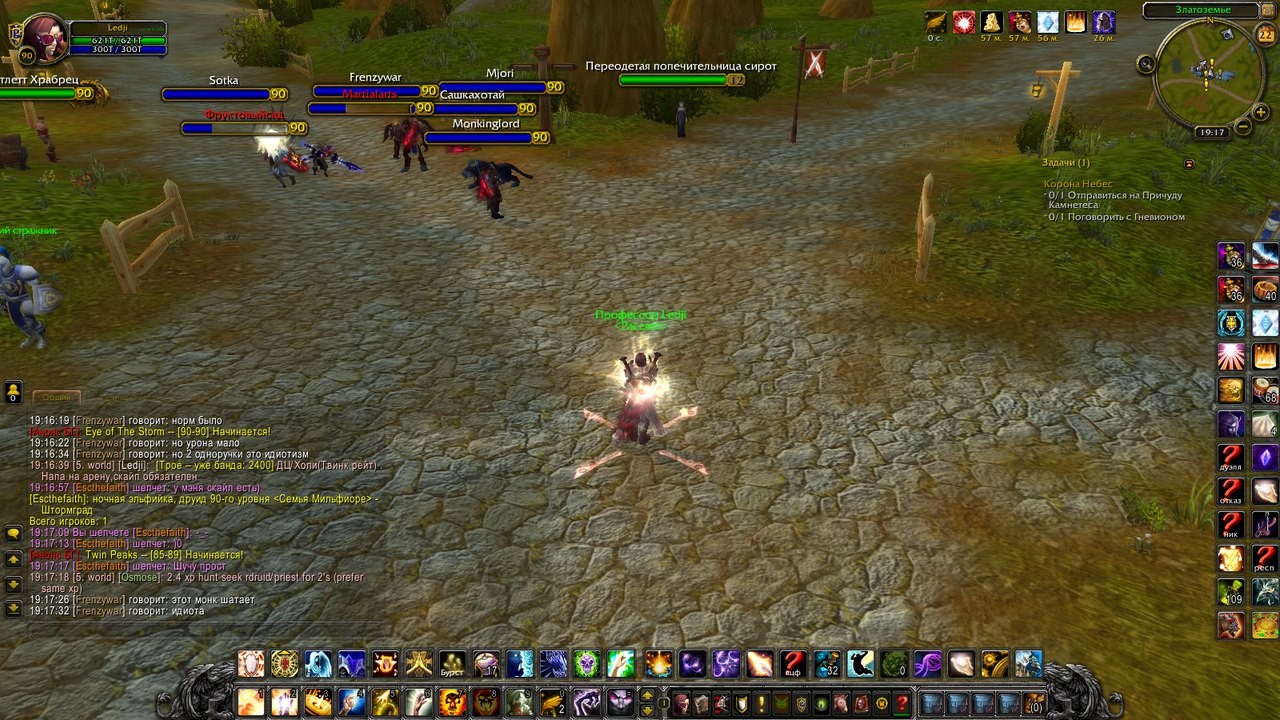Click the action bar page up arrow
Viewport: 1280px width, 720px height.
tap(648, 695)
